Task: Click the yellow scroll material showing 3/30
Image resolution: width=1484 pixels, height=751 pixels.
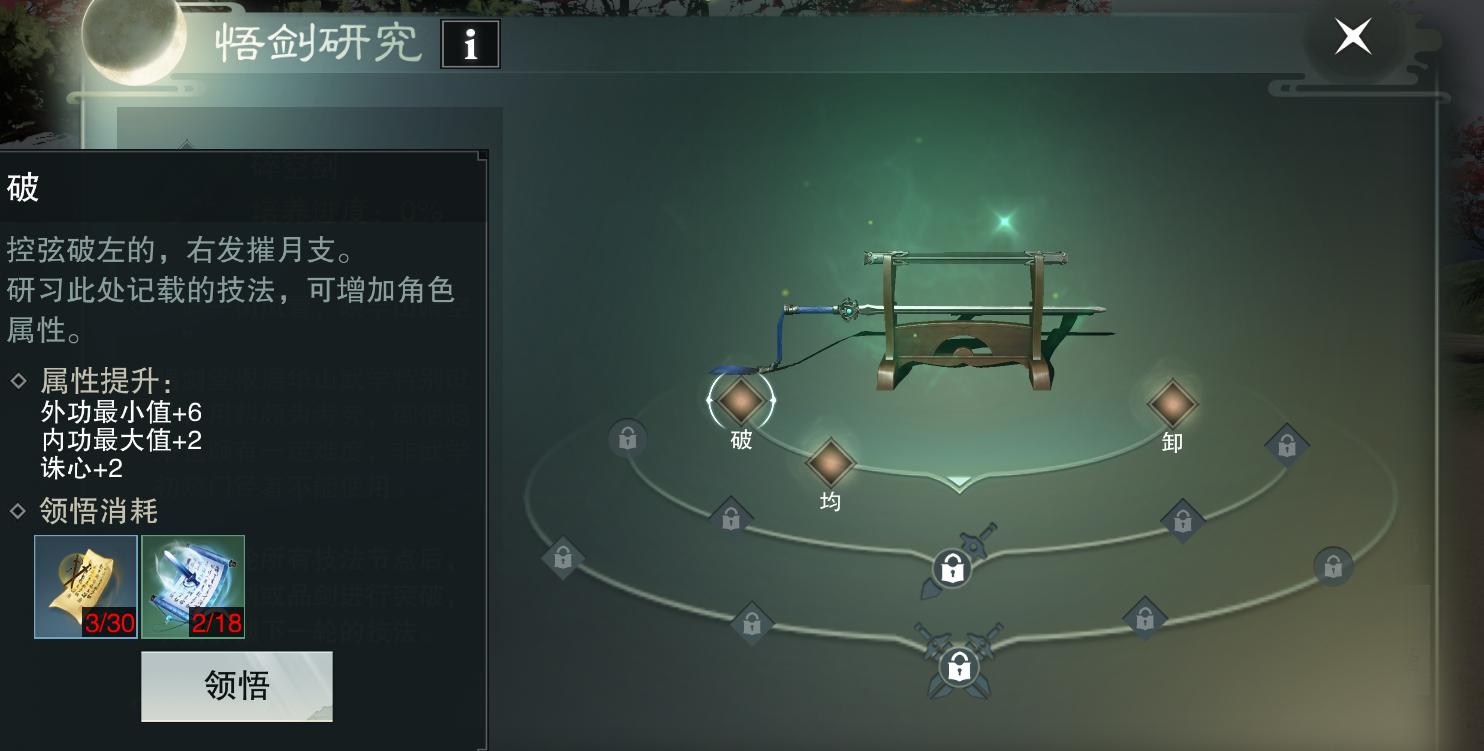Action: tap(85, 586)
